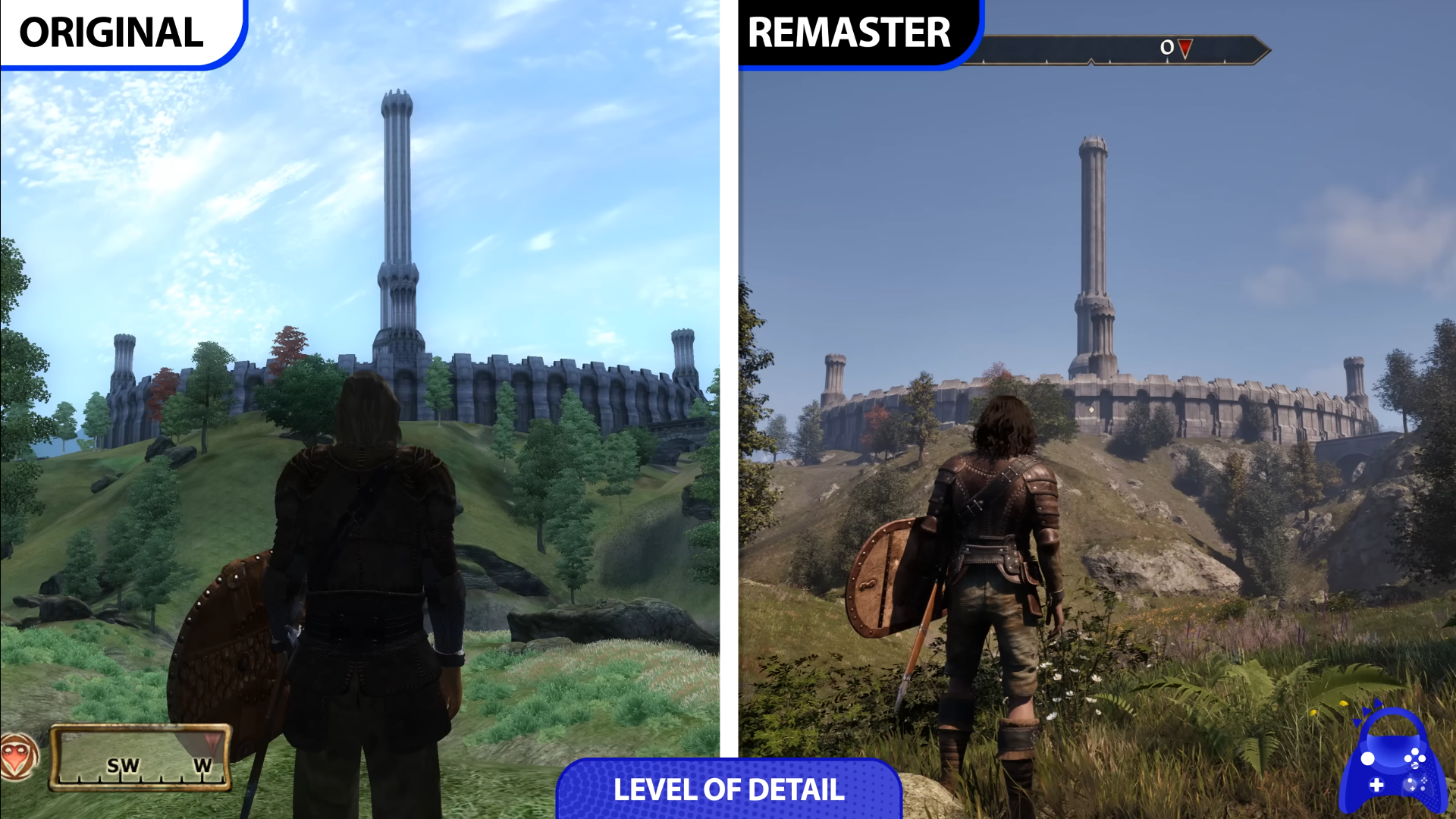Select the red quest marker on remaster compass
Screen dimensions: 1456x819
click(1185, 49)
